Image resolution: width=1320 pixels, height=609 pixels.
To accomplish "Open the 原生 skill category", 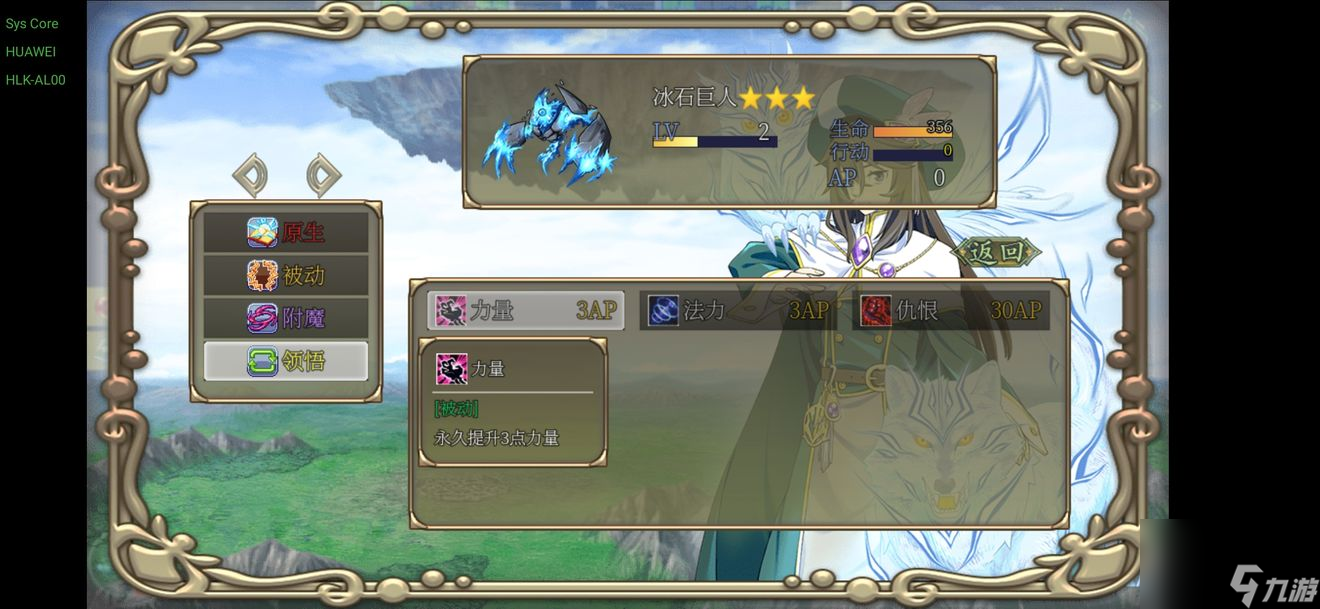I will tap(286, 232).
